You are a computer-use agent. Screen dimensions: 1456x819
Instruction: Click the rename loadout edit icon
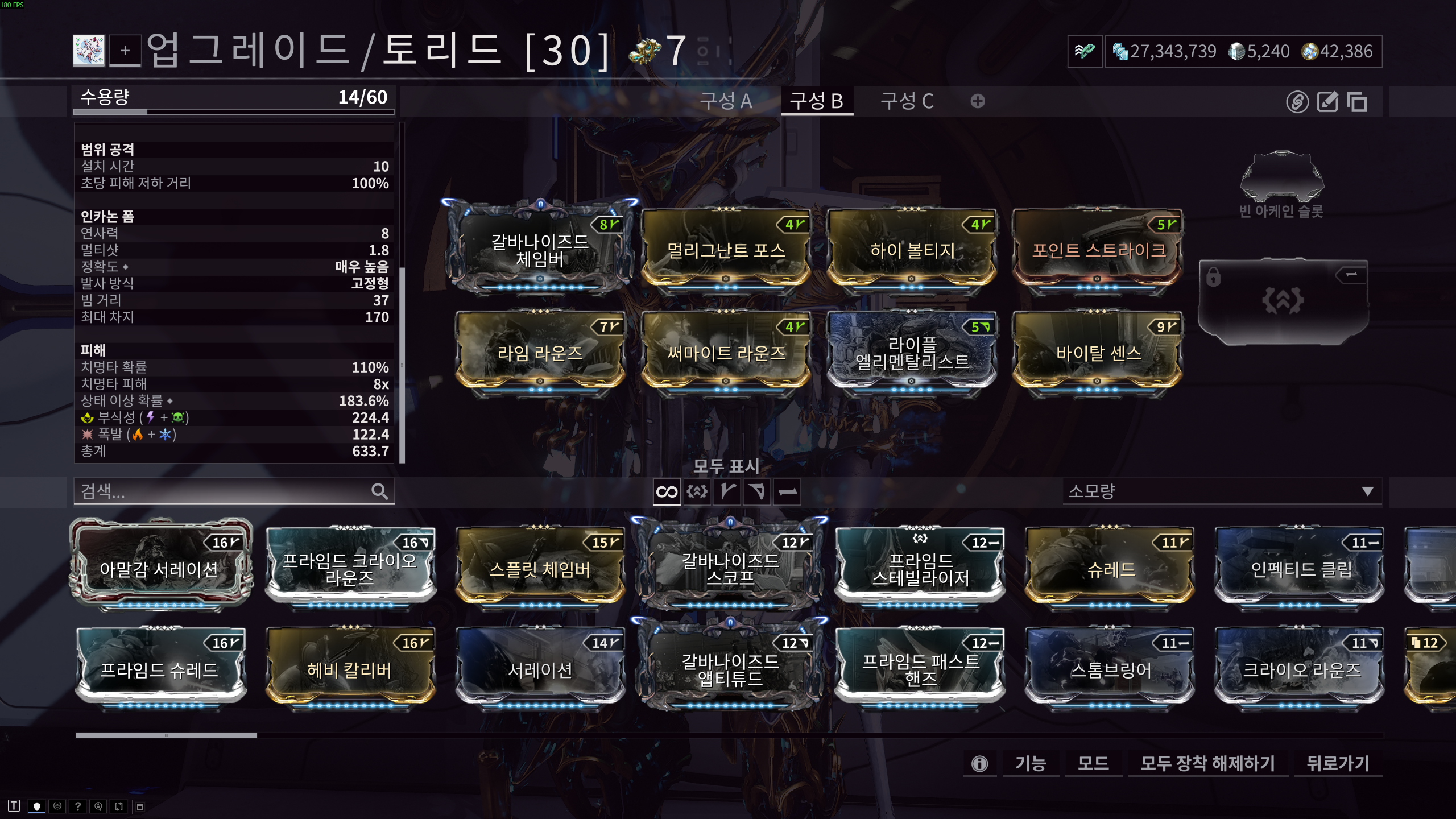coord(1327,102)
